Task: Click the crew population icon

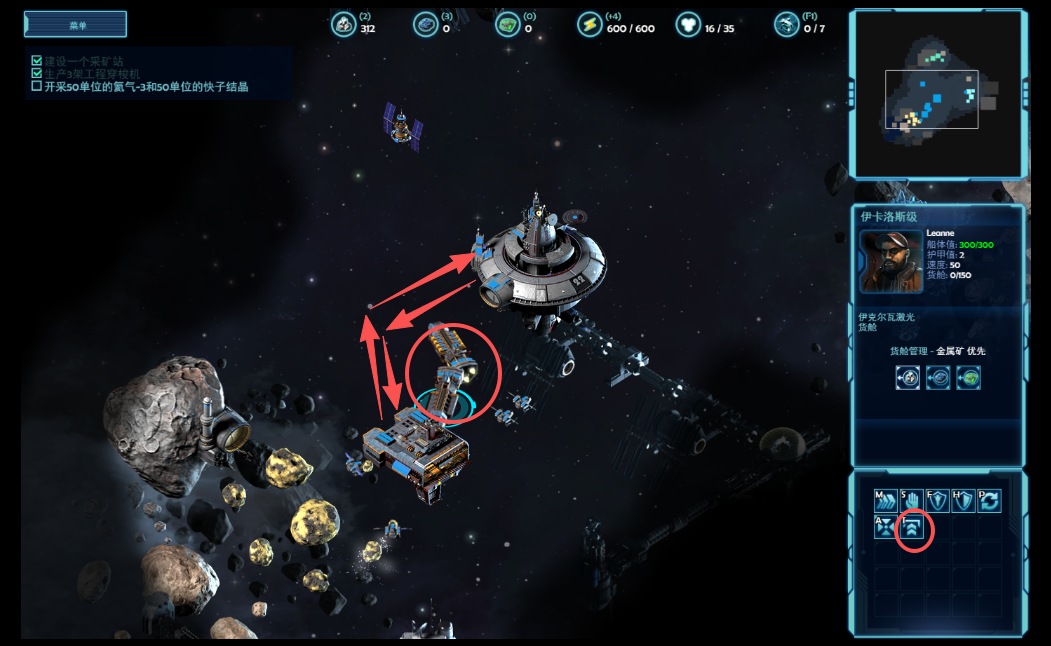Action: coord(687,25)
